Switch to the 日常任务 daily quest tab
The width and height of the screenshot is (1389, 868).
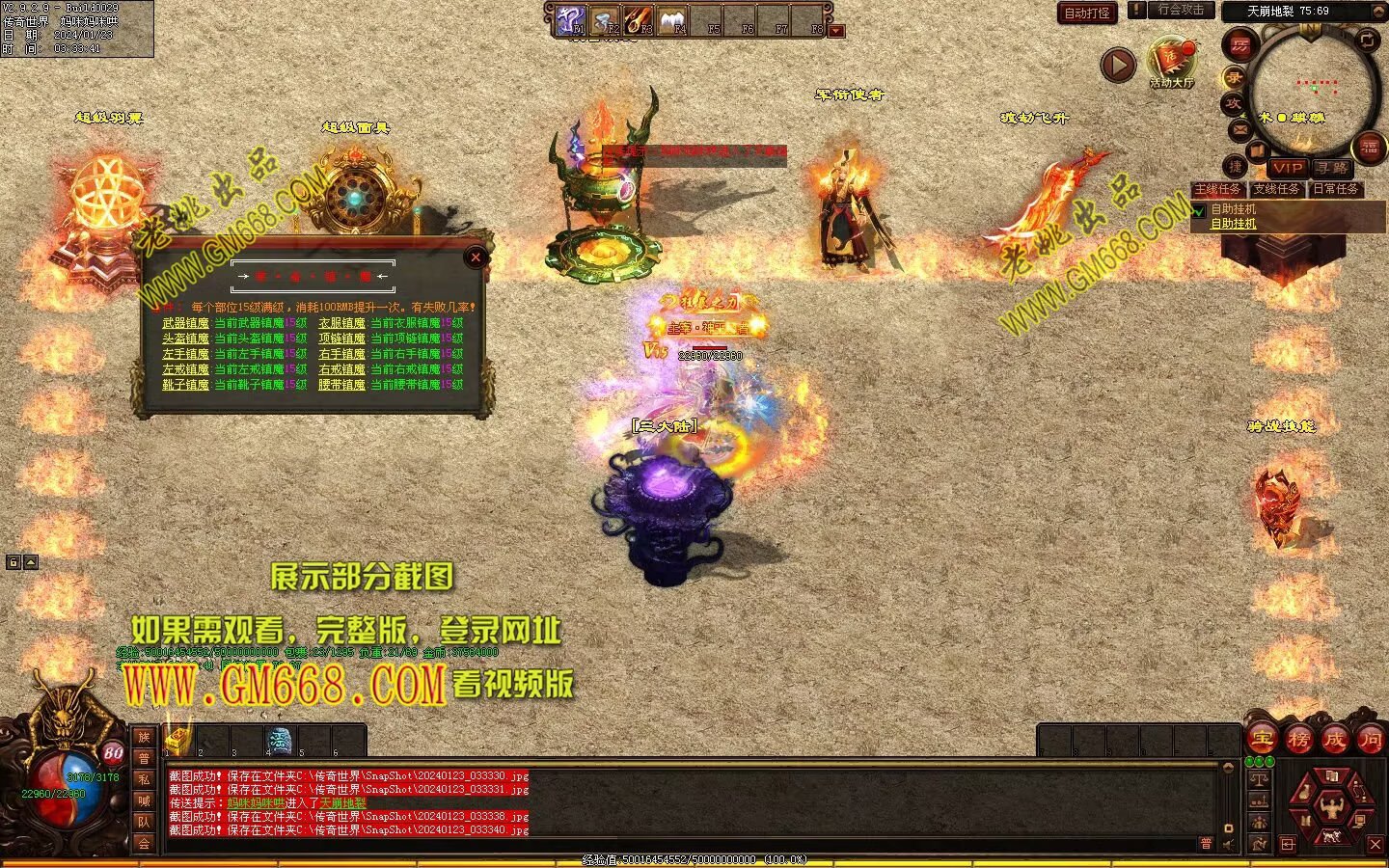(1335, 189)
